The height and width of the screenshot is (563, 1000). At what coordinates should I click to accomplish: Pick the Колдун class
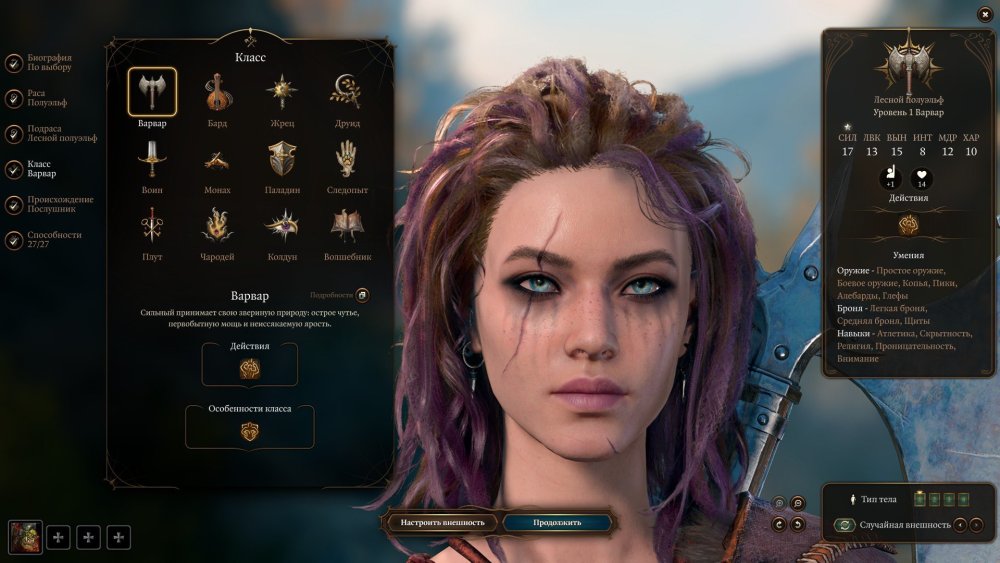pos(281,227)
